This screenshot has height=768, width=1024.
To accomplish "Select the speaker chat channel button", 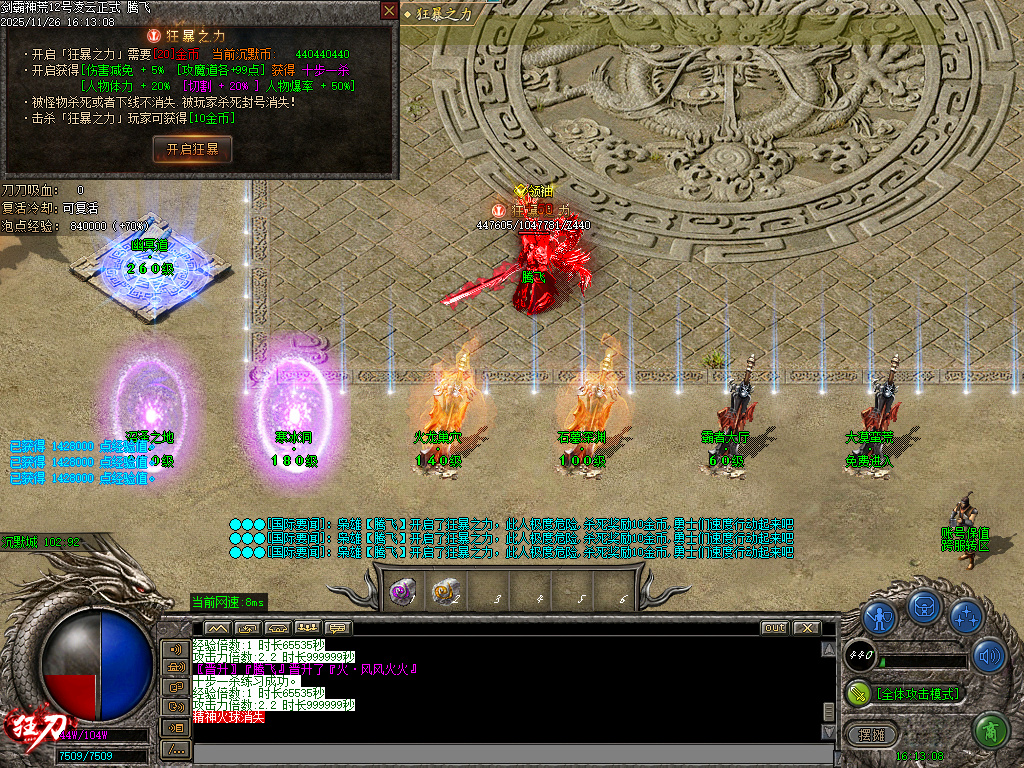I will coord(176,649).
